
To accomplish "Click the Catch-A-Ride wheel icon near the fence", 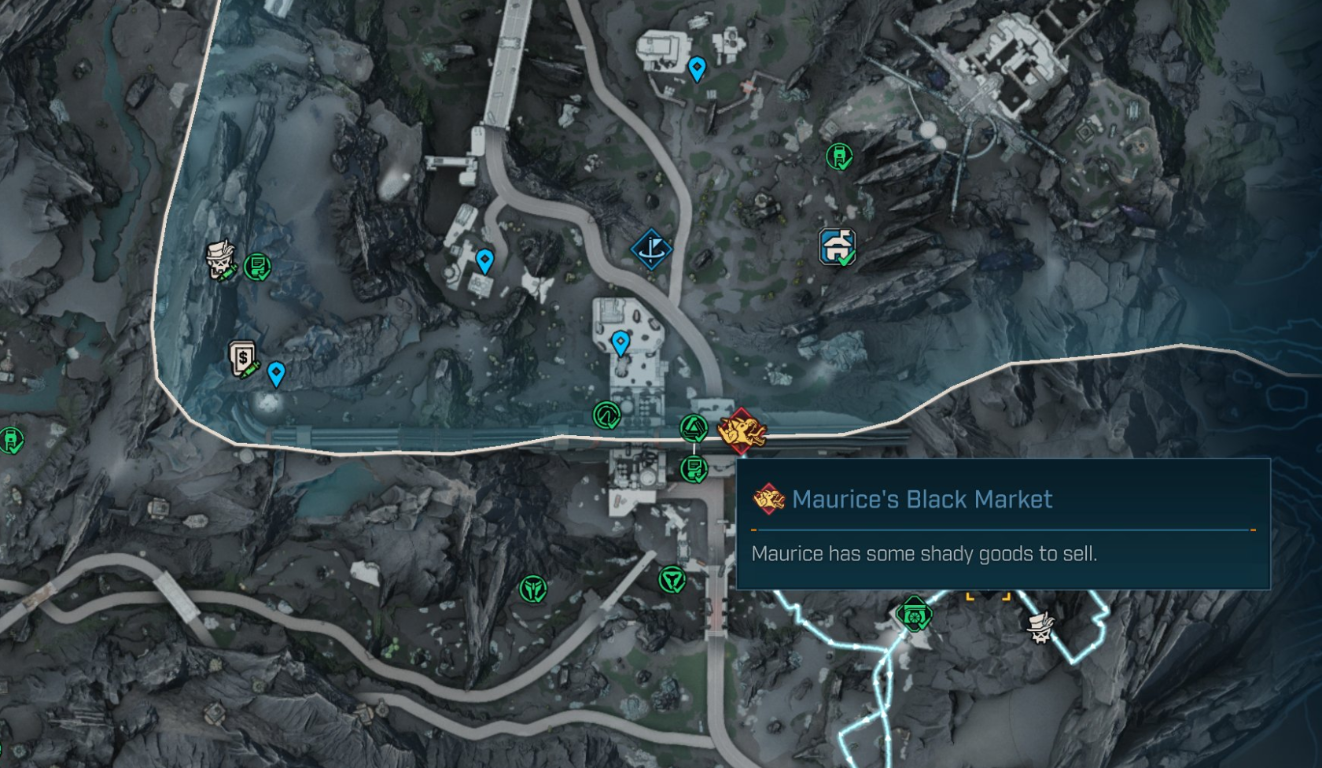I will point(914,616).
